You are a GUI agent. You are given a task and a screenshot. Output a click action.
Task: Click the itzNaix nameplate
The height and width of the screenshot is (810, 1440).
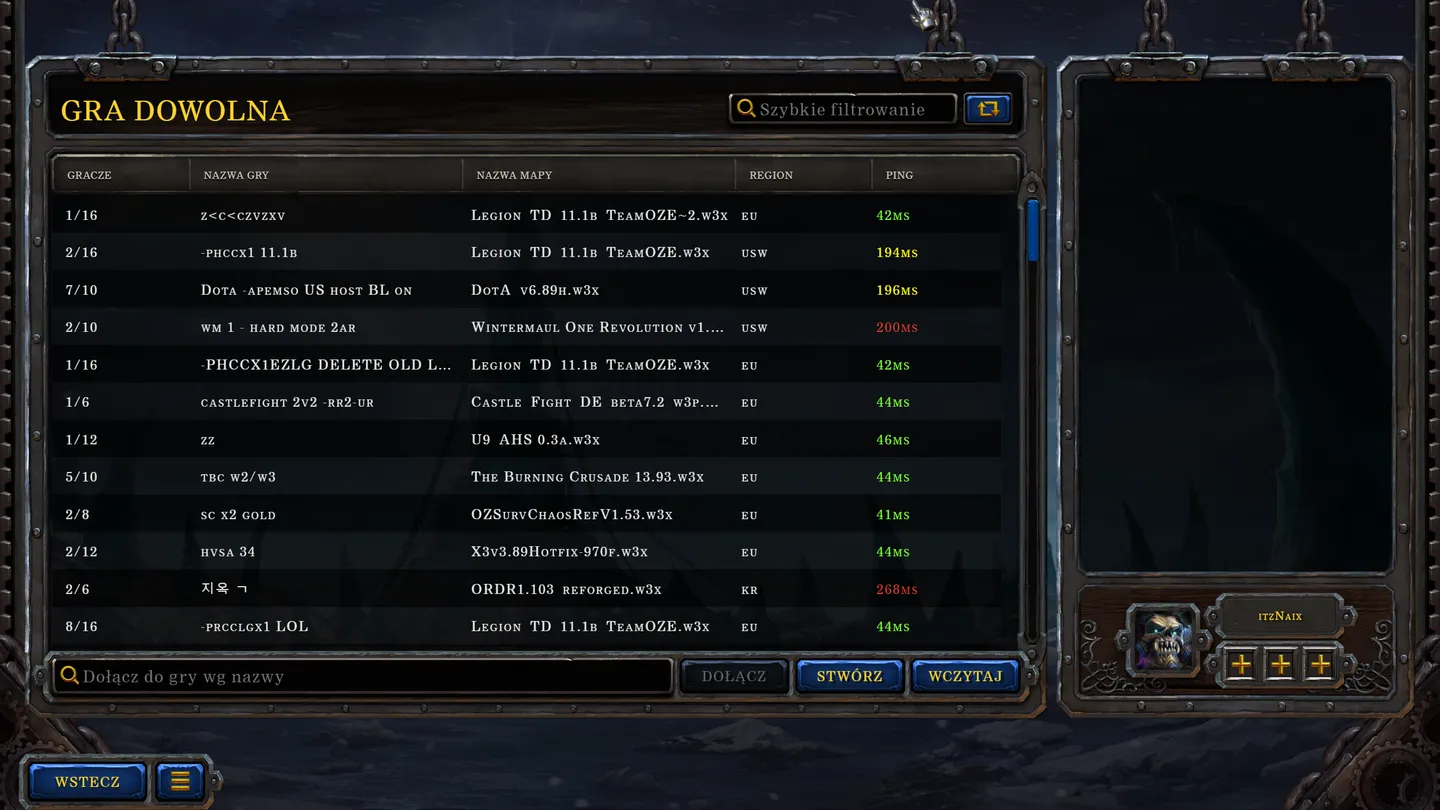point(1280,616)
